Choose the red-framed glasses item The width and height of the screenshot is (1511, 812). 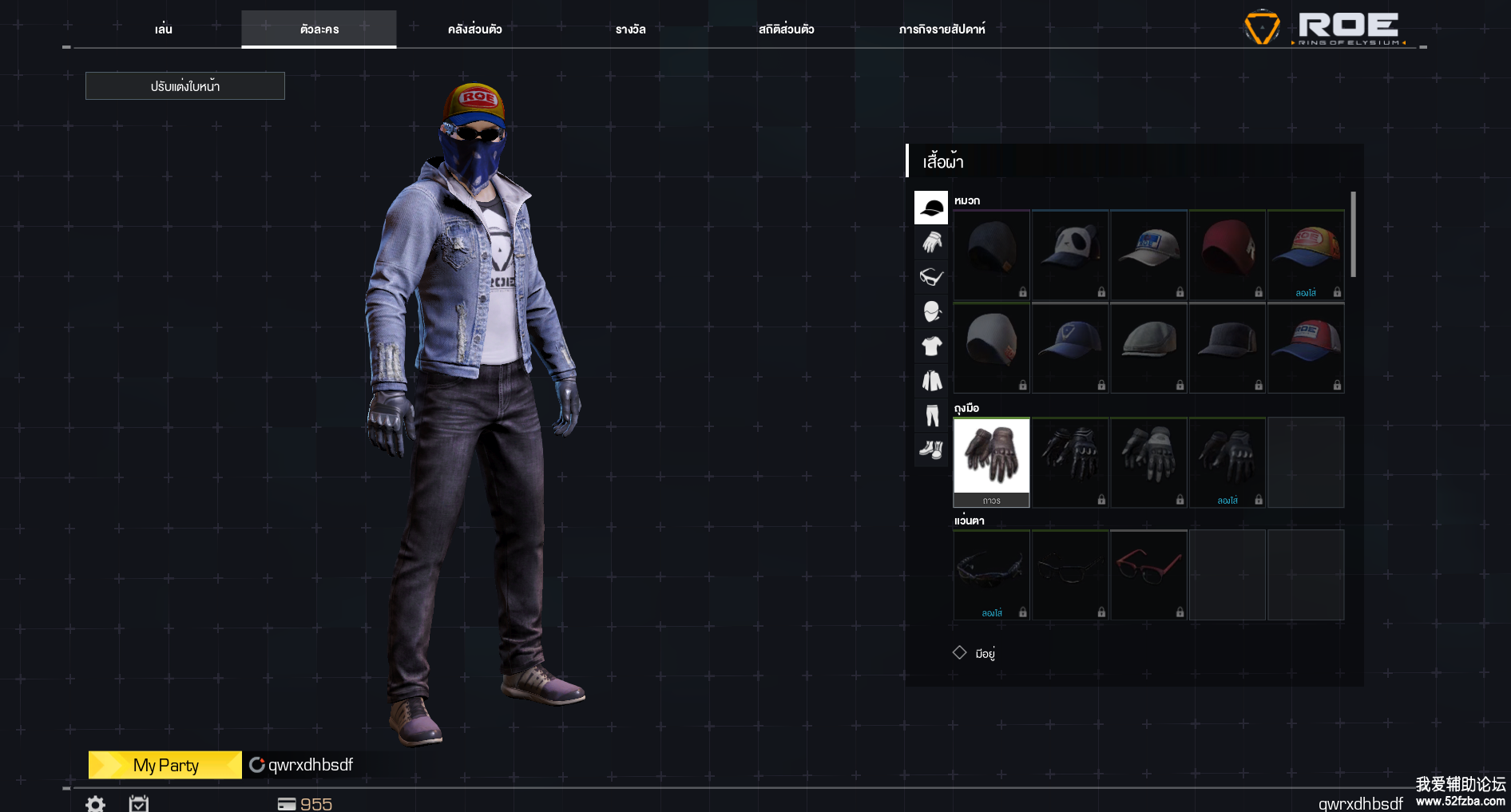(x=1148, y=574)
